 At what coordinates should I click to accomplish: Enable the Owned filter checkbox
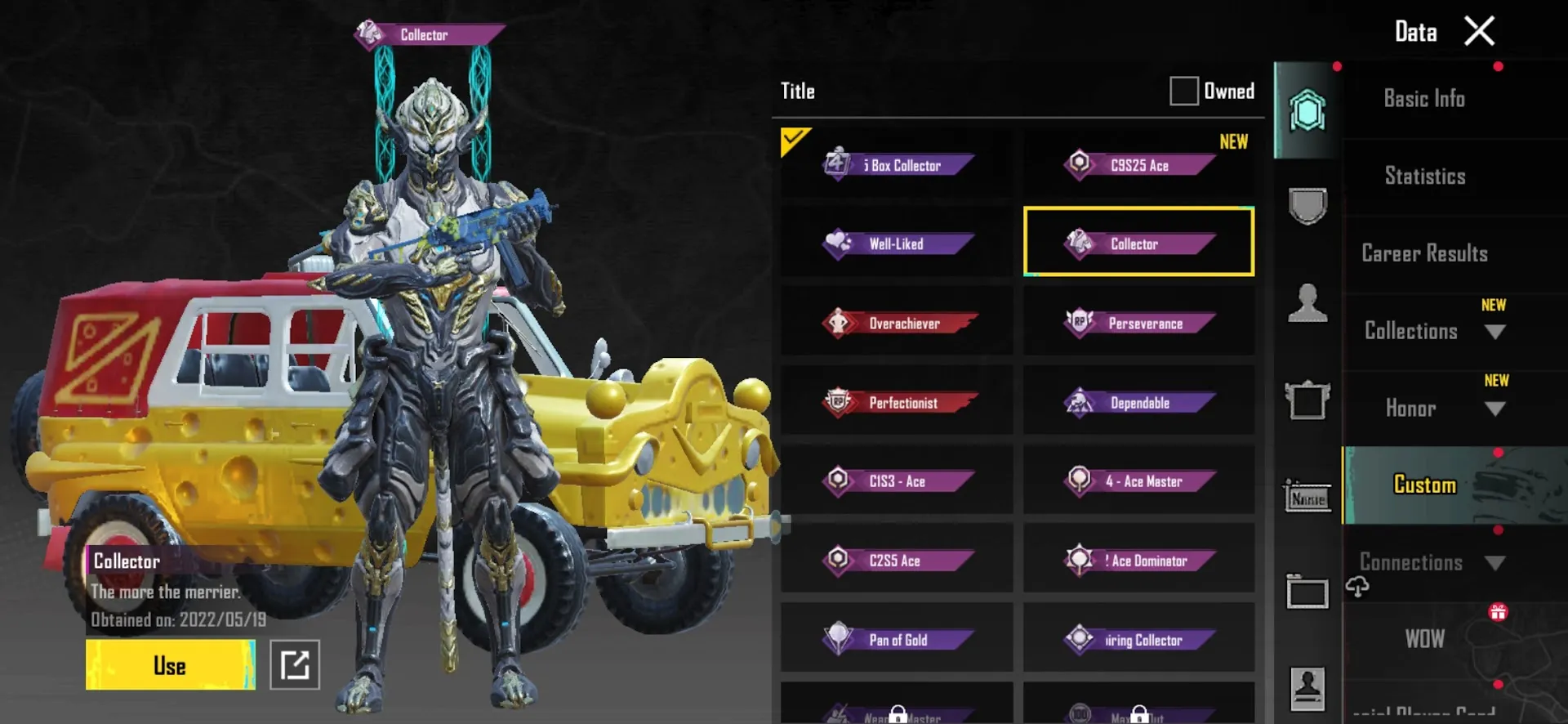tap(1183, 91)
